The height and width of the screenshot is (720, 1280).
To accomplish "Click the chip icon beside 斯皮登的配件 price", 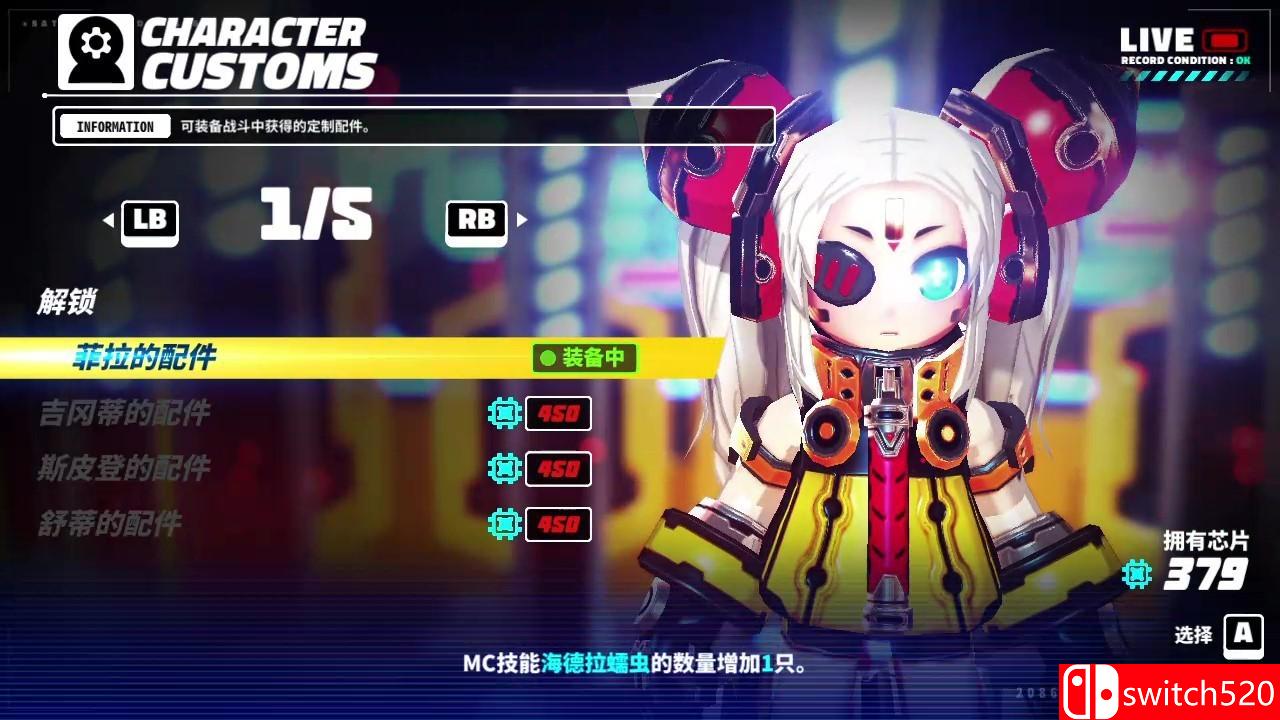I will tap(505, 468).
